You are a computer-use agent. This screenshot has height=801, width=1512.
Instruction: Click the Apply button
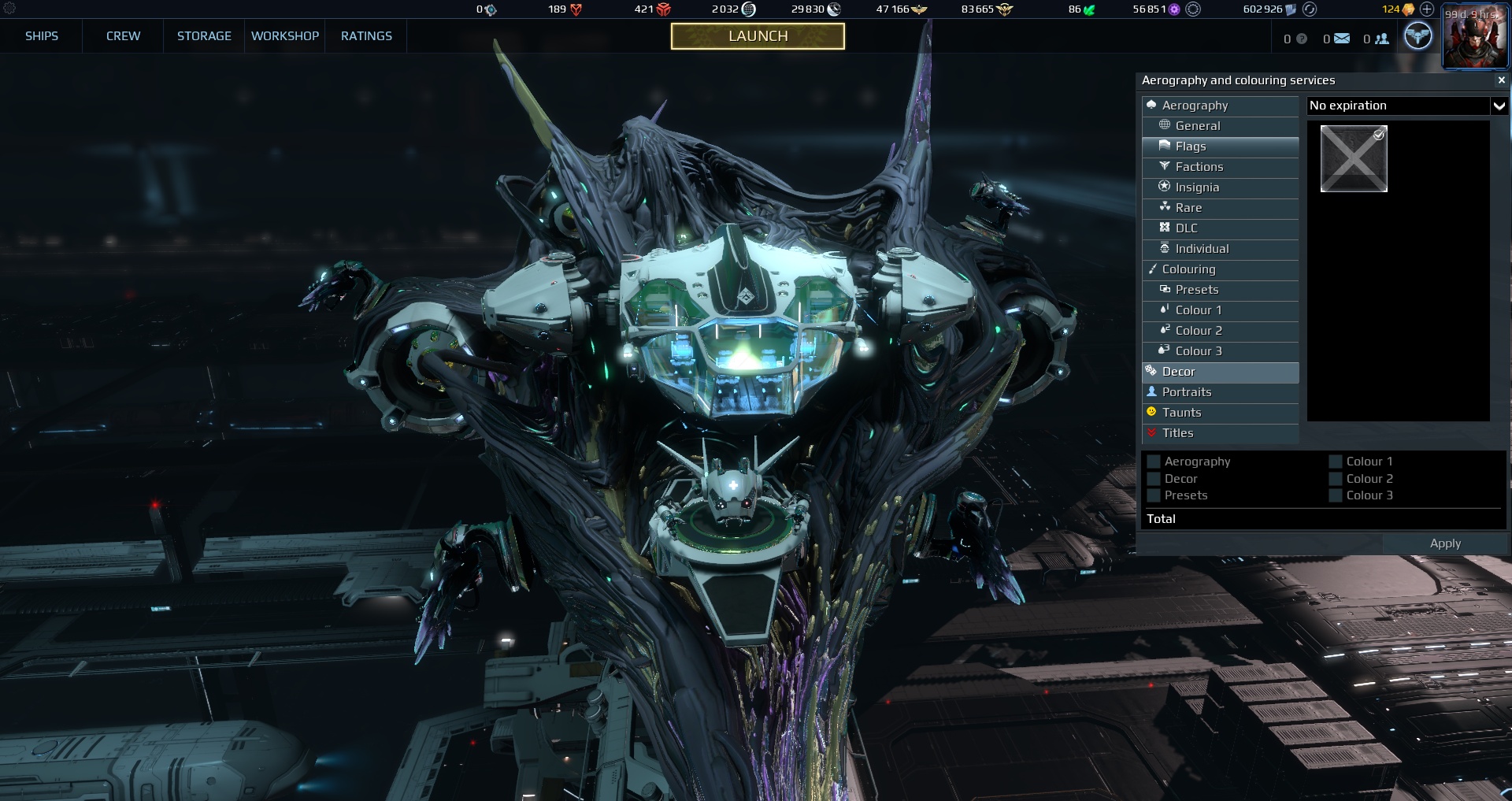[x=1445, y=543]
